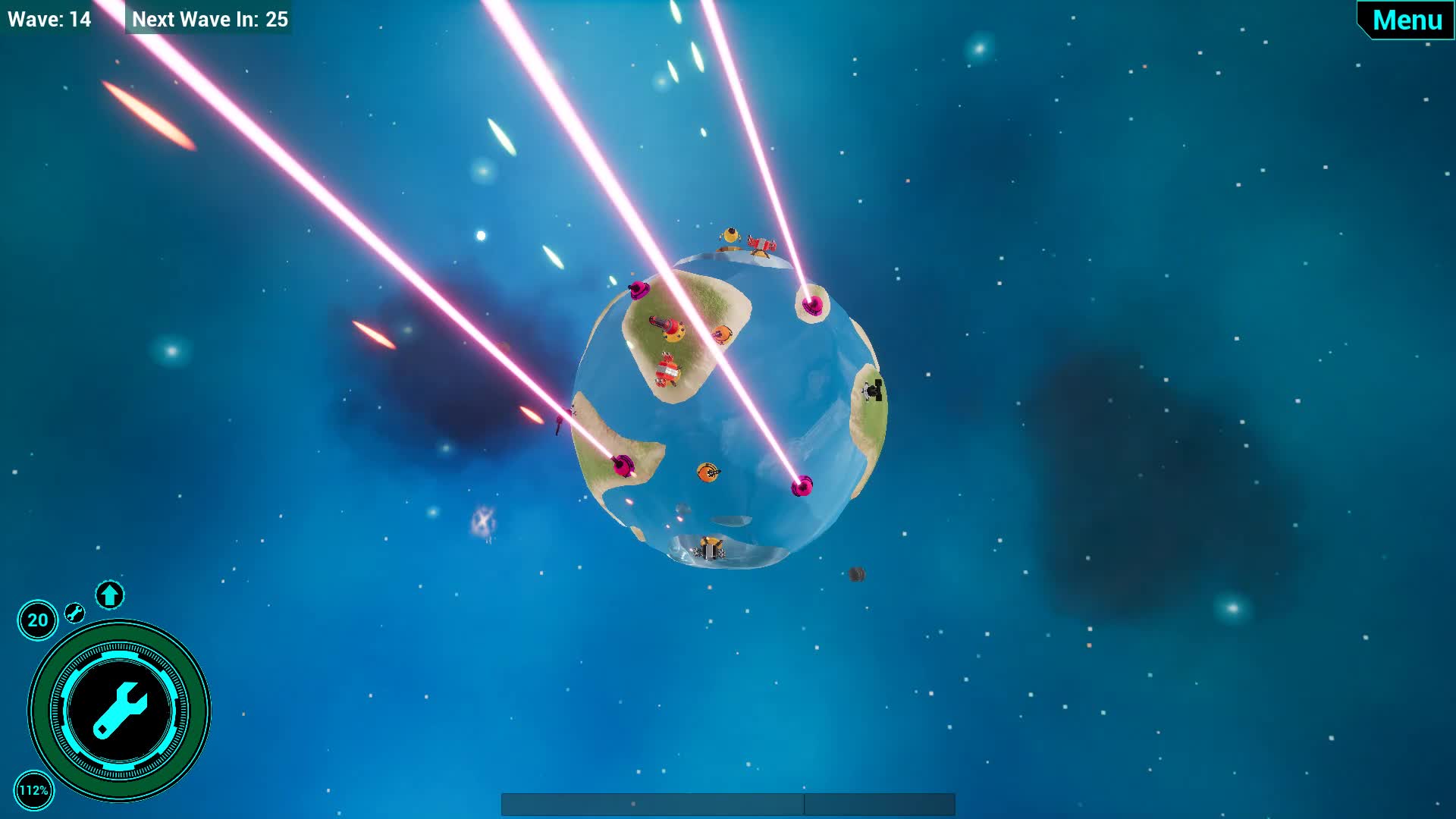This screenshot has width=1456, height=819.
Task: Select the green upgrade arrow icon
Action: point(108,595)
